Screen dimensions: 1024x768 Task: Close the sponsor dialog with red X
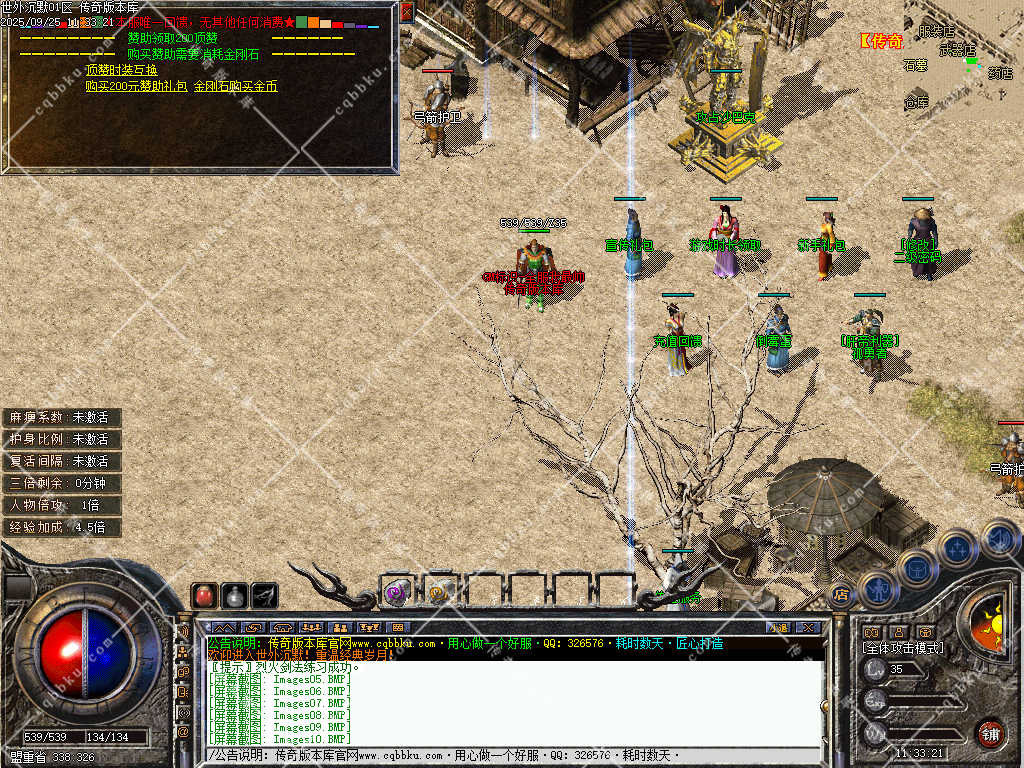click(406, 12)
